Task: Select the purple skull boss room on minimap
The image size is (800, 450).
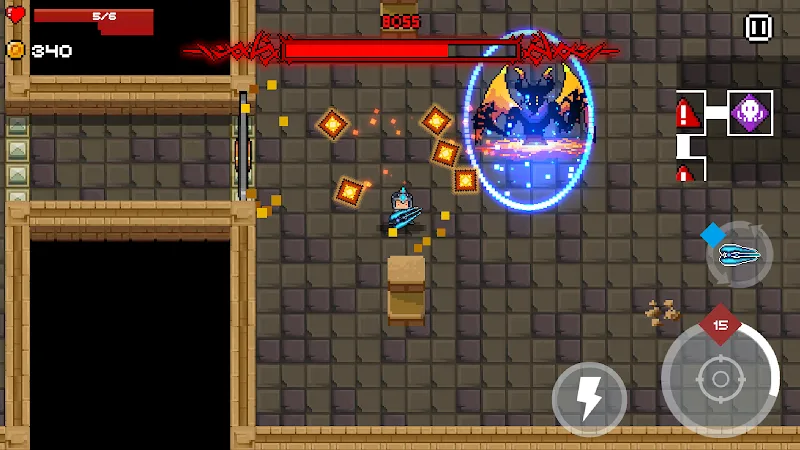Action: pos(750,112)
